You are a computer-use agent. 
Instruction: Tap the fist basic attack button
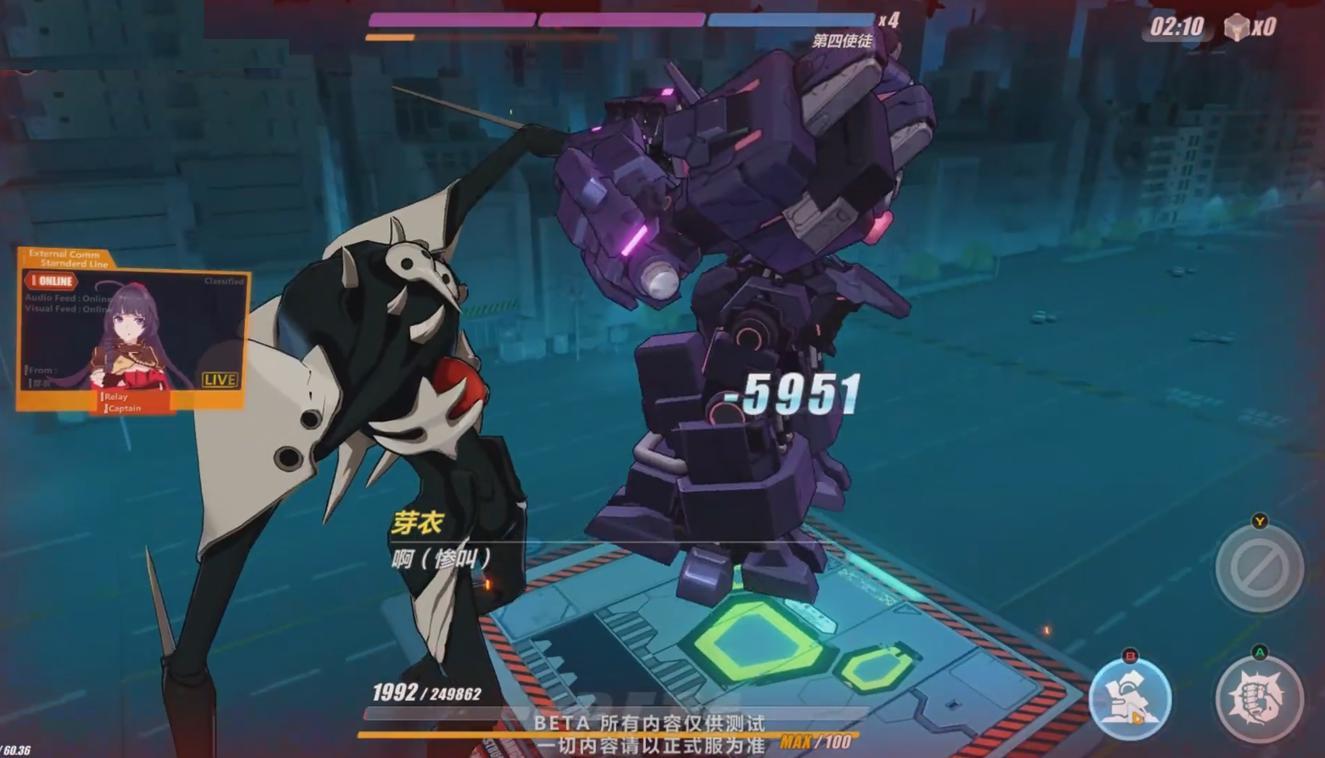click(1259, 699)
